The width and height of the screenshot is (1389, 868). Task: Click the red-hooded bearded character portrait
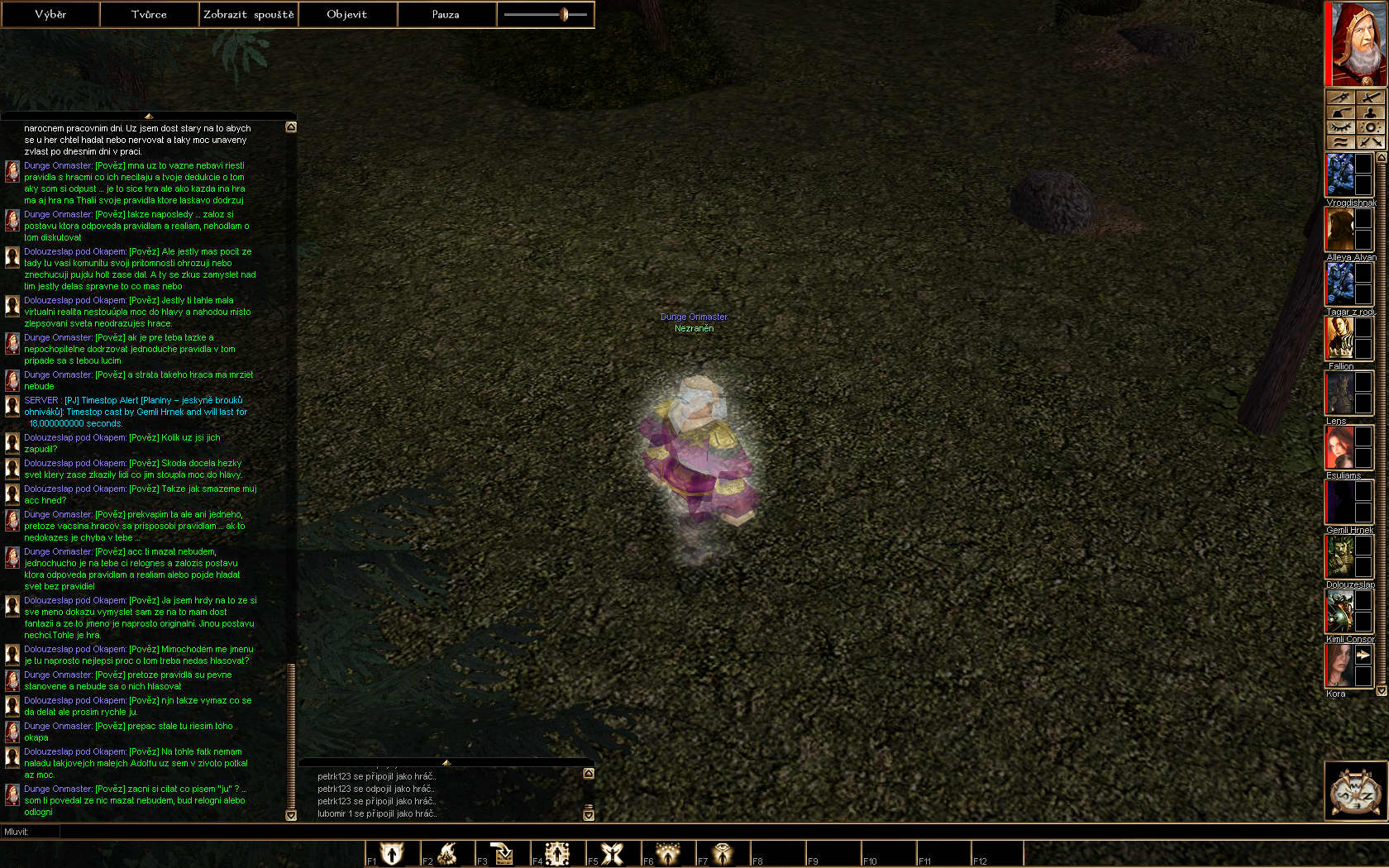[x=1356, y=43]
